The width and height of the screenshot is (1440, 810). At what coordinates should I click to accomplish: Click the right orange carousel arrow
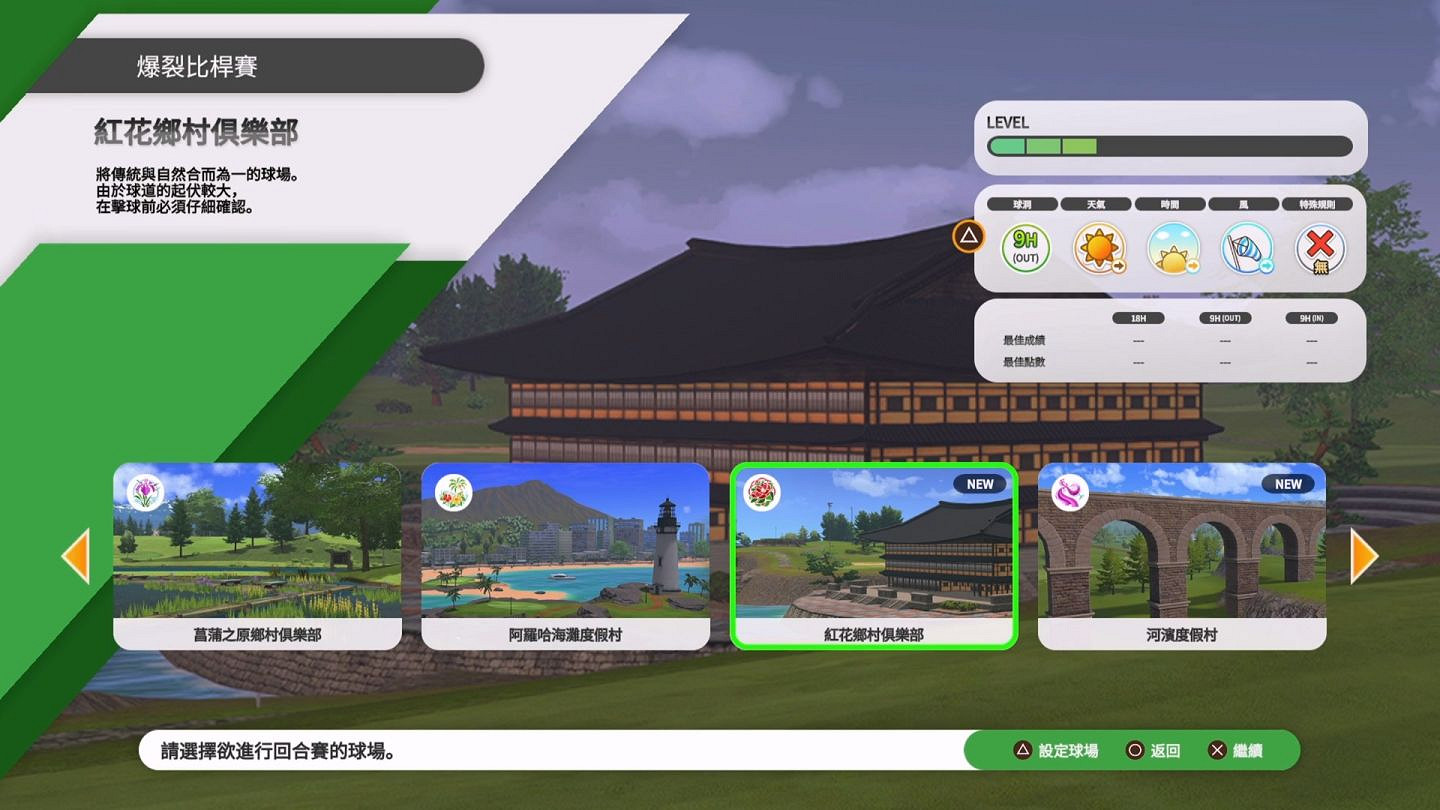[1363, 557]
